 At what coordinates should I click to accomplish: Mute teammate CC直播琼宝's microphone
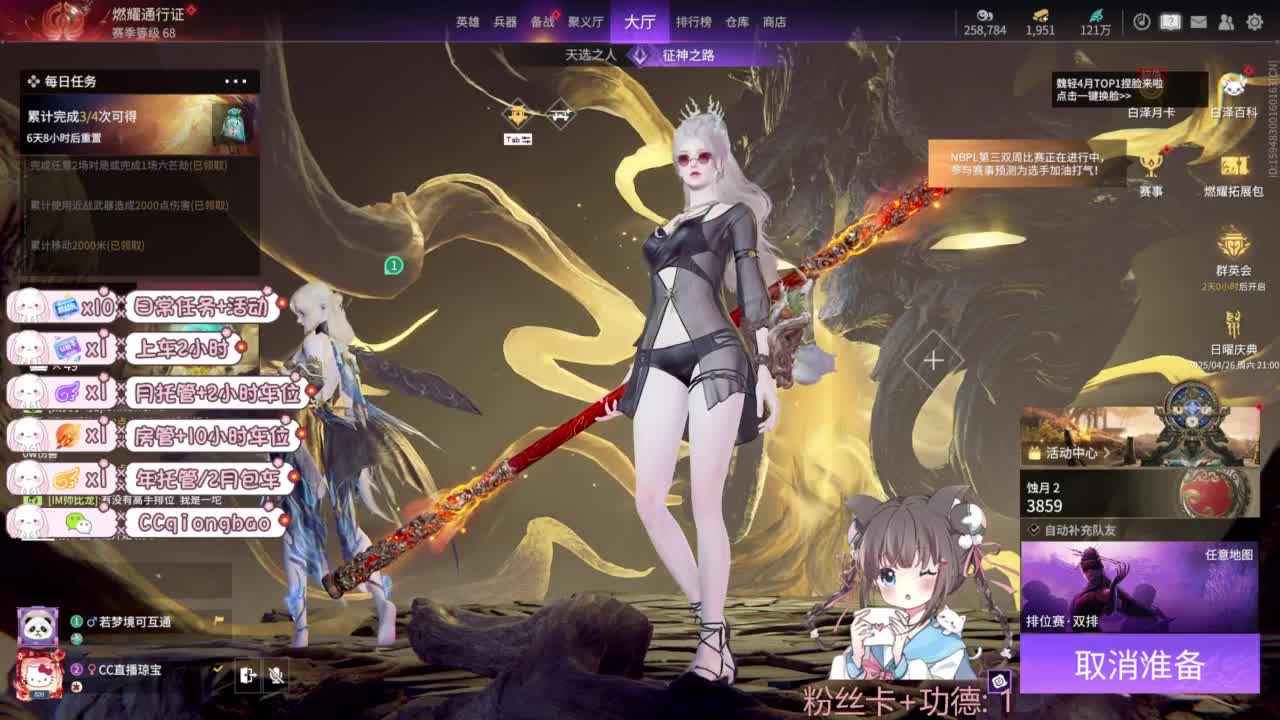(x=277, y=676)
